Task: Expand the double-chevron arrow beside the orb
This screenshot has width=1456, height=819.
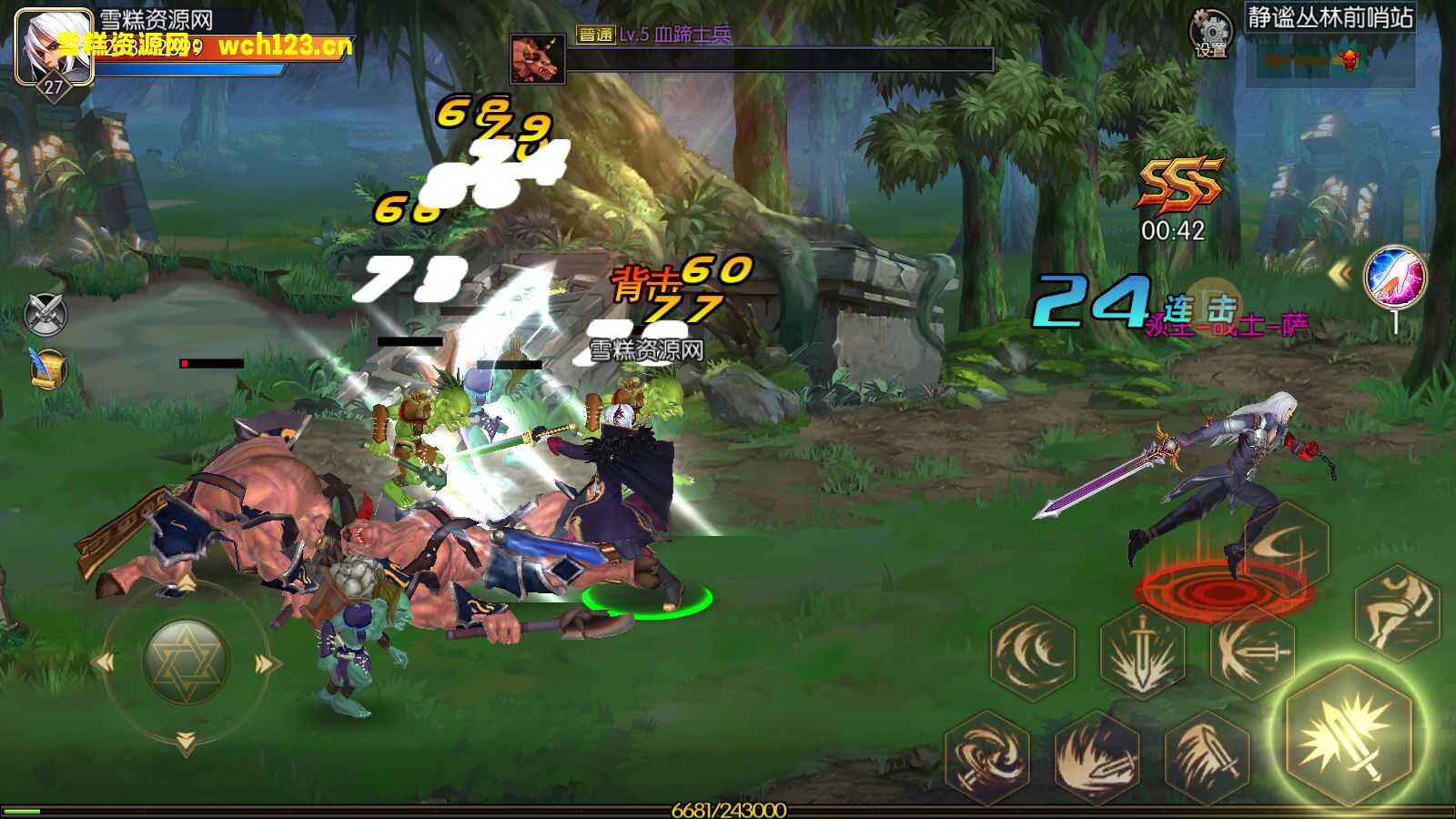Action: [1340, 274]
